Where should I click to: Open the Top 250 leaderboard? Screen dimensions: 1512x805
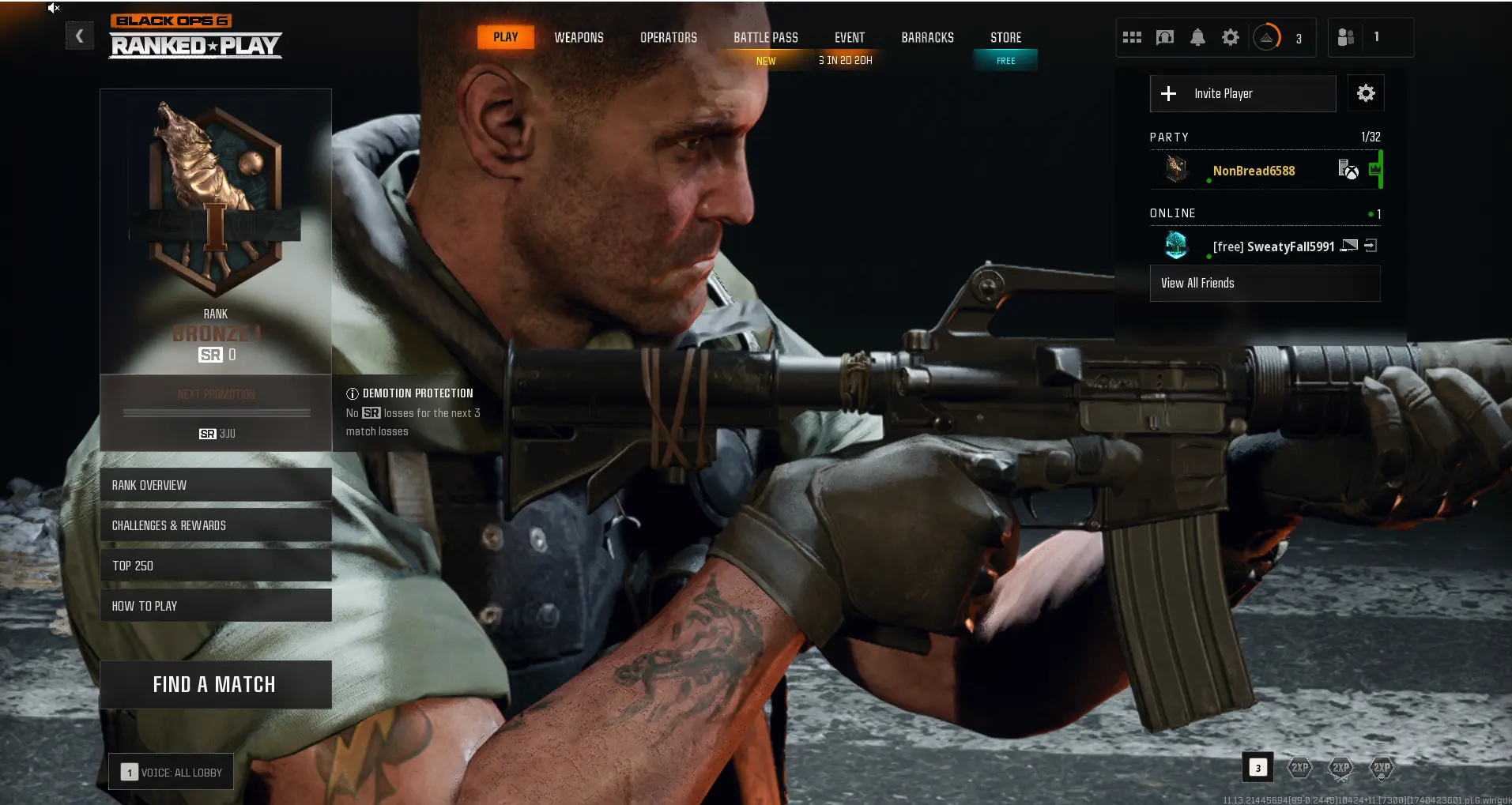tap(215, 565)
